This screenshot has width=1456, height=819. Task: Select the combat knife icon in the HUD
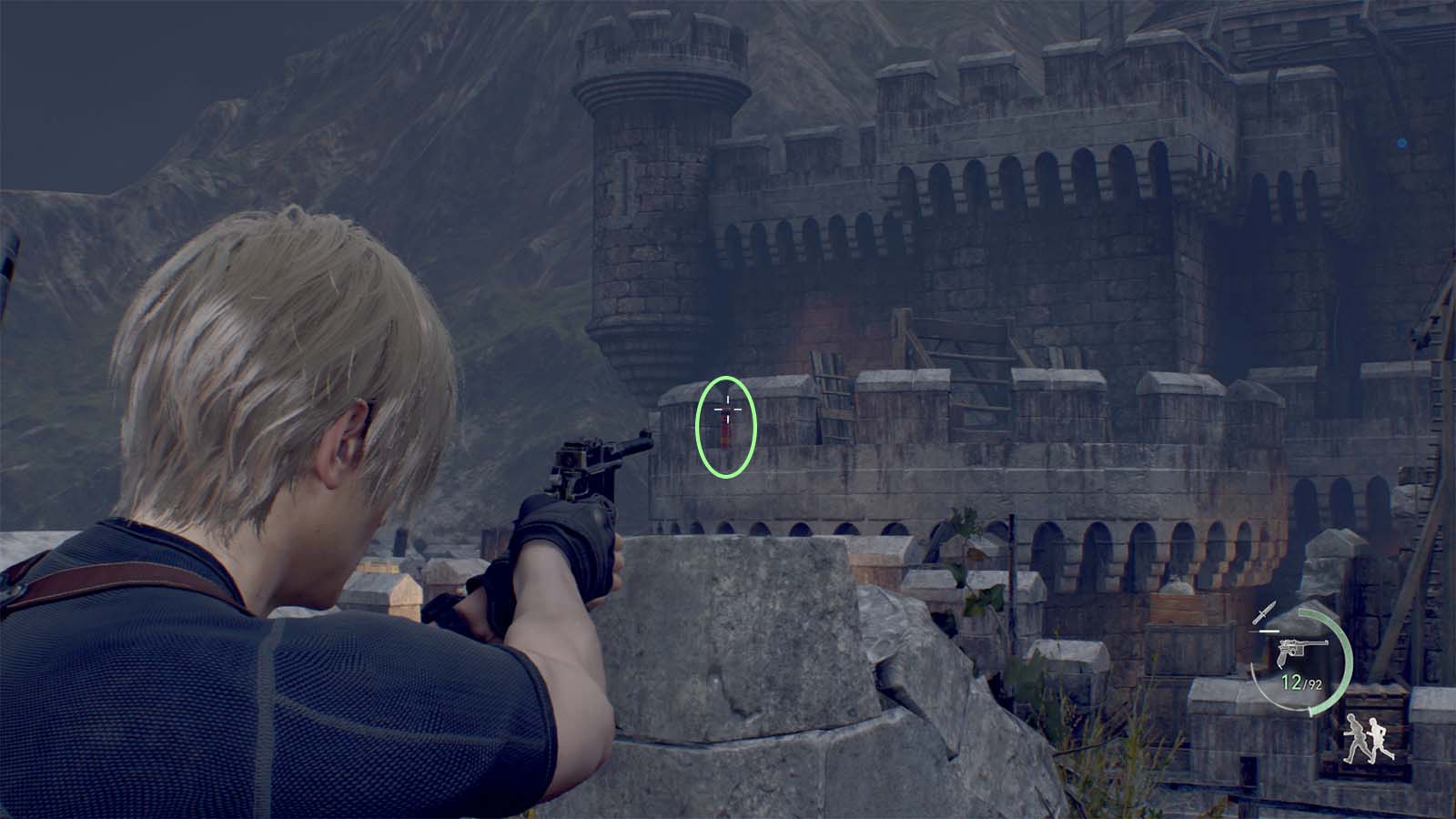click(x=1266, y=612)
